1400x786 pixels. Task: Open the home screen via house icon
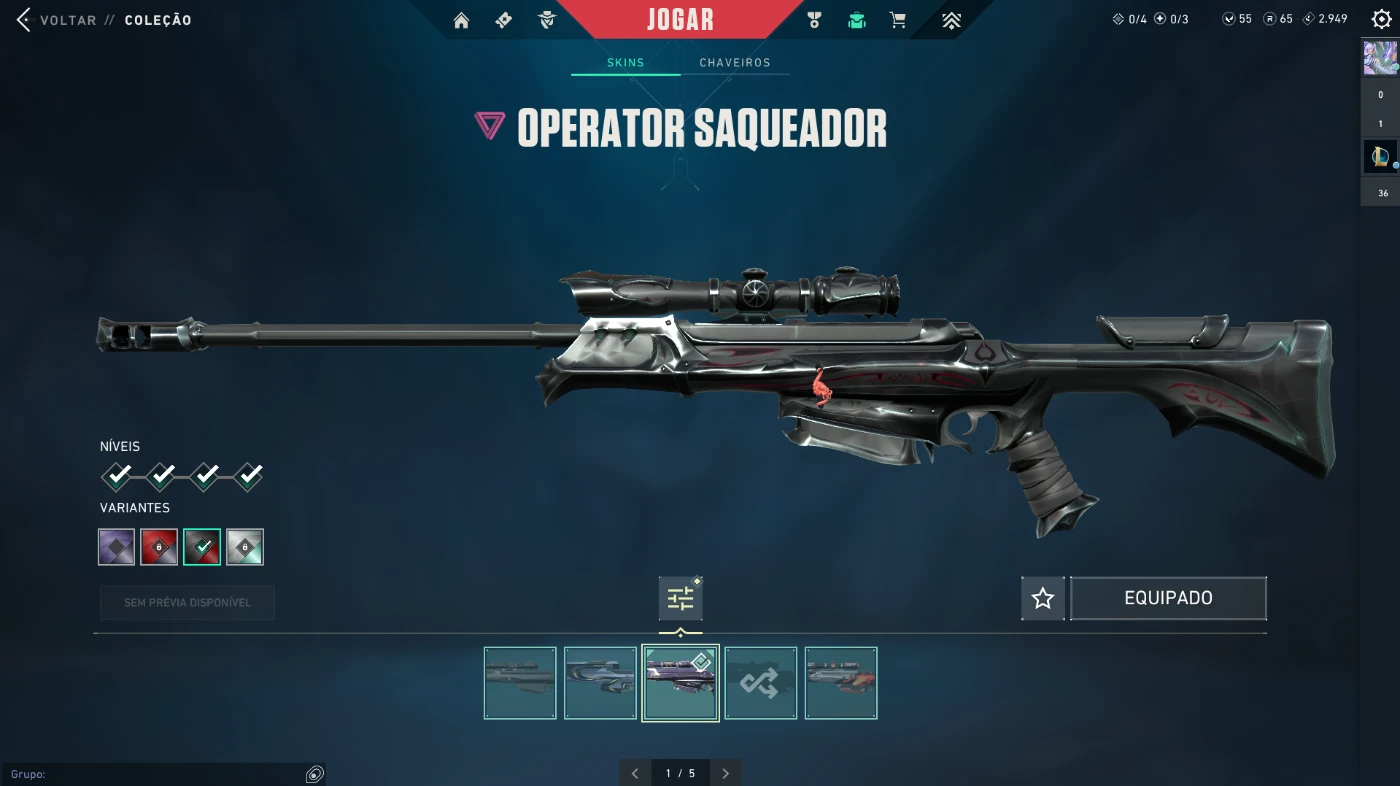(461, 20)
